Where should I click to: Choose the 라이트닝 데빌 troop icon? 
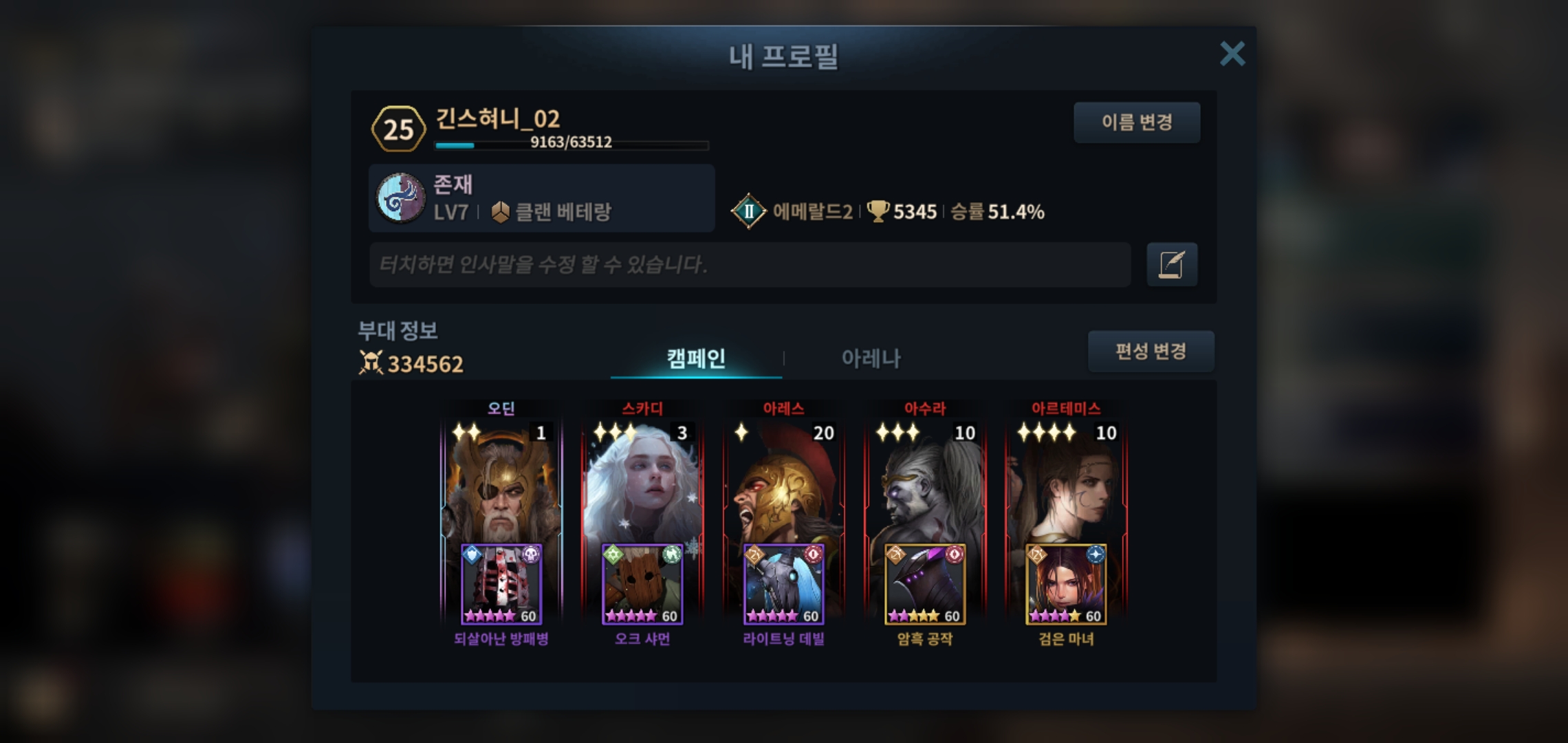pos(783,585)
